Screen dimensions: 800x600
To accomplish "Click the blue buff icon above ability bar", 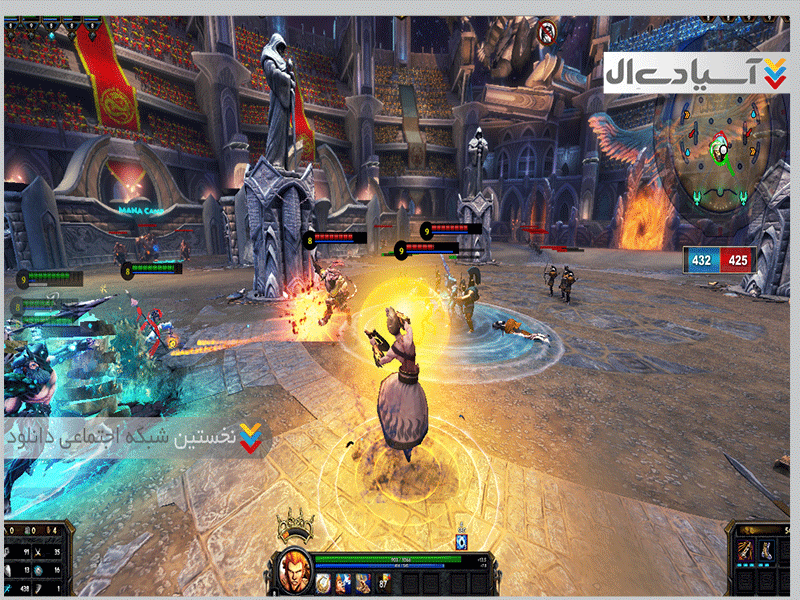I will [462, 541].
